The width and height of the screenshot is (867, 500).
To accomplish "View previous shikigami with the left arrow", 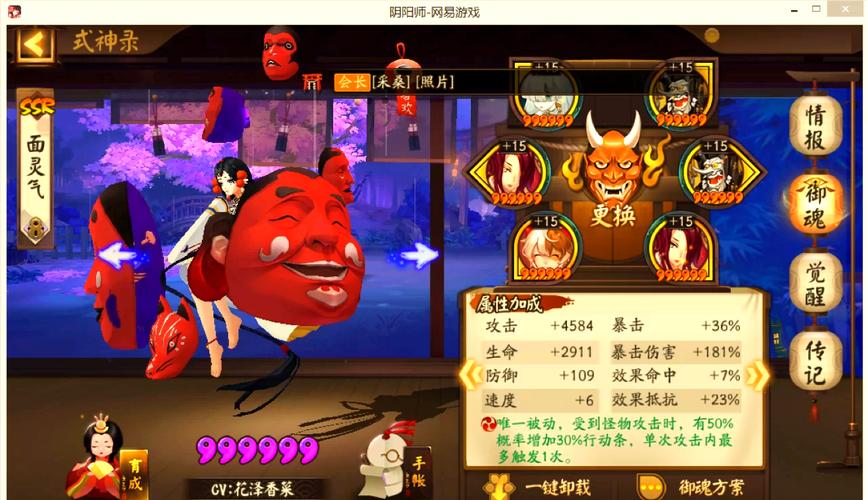I will click(x=118, y=255).
